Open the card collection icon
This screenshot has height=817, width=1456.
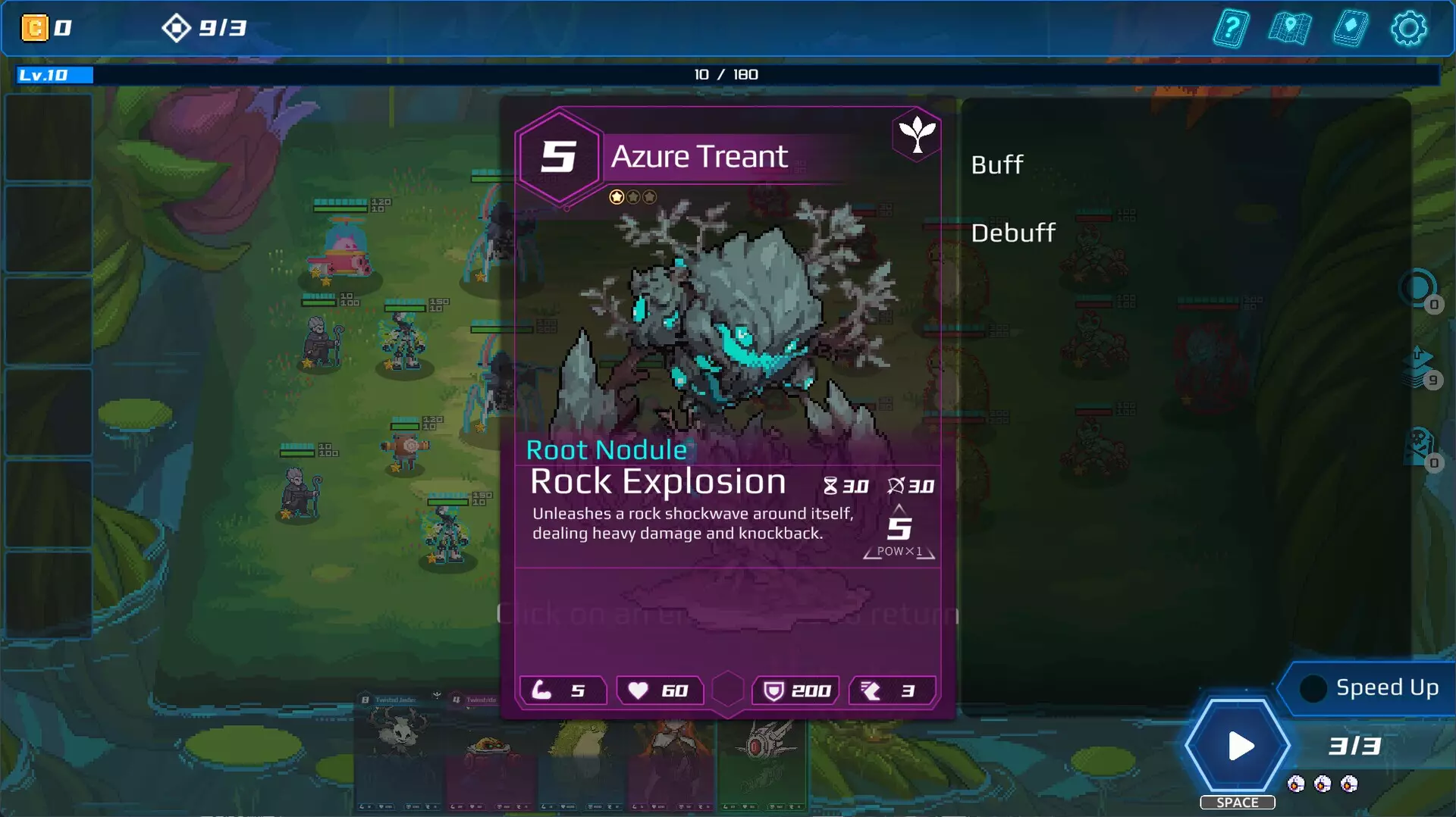pyautogui.click(x=1350, y=29)
